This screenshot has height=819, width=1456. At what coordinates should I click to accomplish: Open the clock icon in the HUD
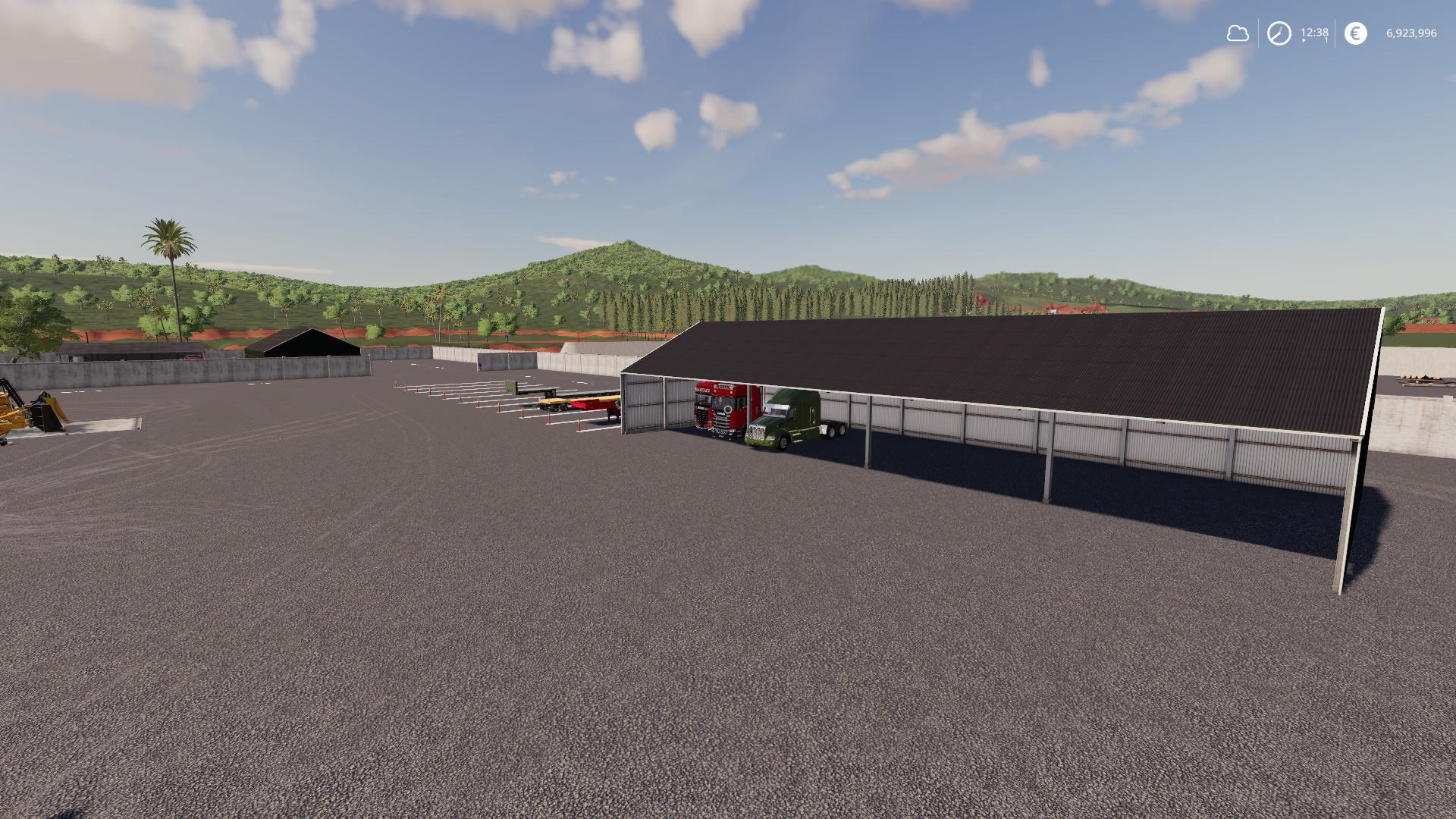coord(1279,33)
